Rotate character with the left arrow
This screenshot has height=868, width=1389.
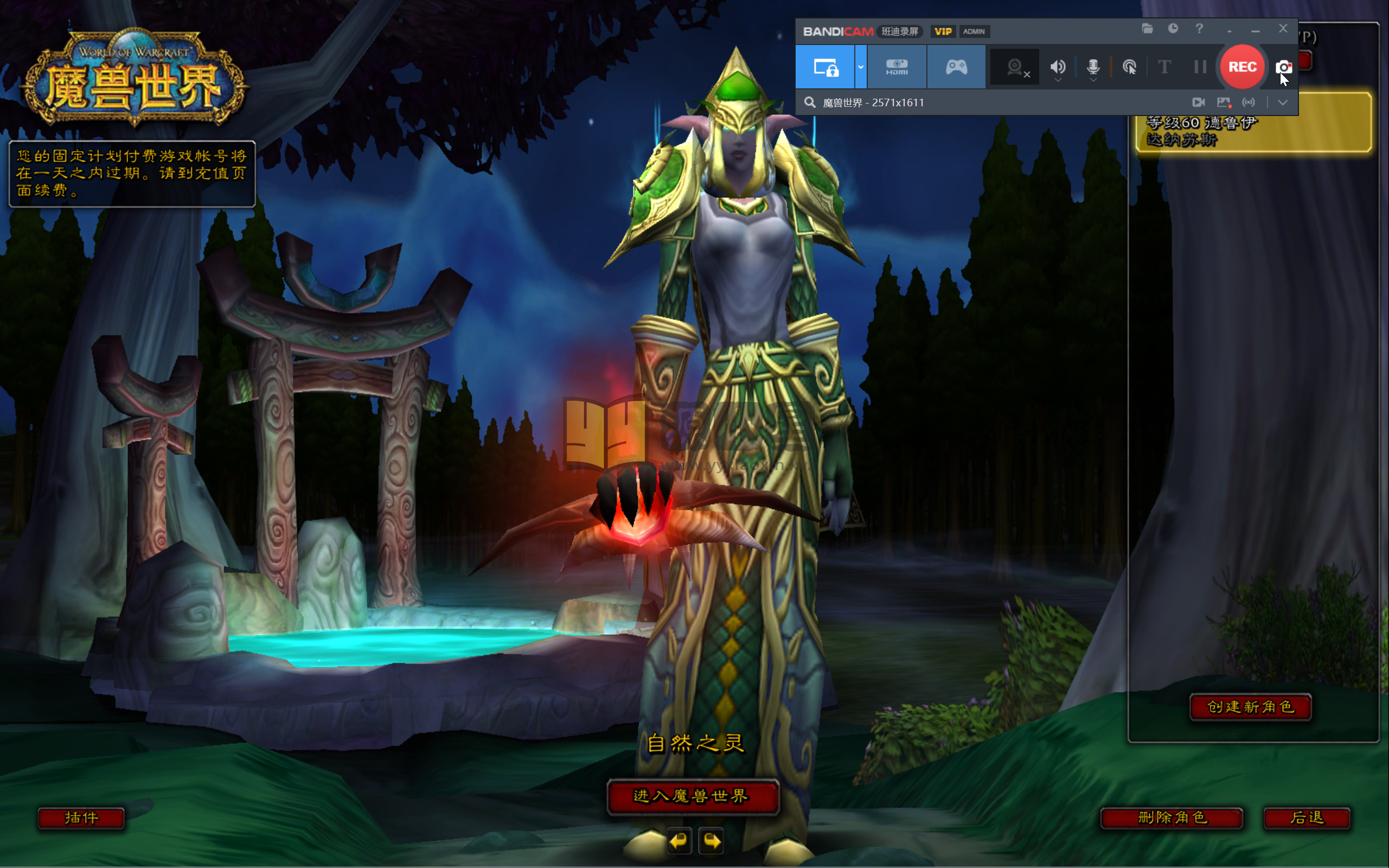679,841
